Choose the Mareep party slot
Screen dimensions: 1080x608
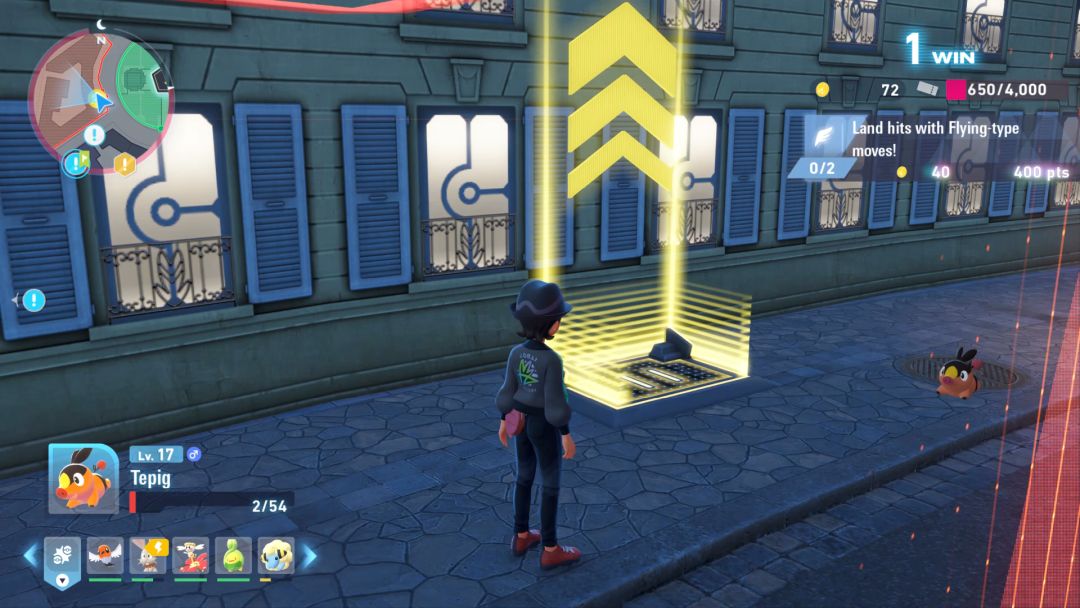[x=277, y=555]
